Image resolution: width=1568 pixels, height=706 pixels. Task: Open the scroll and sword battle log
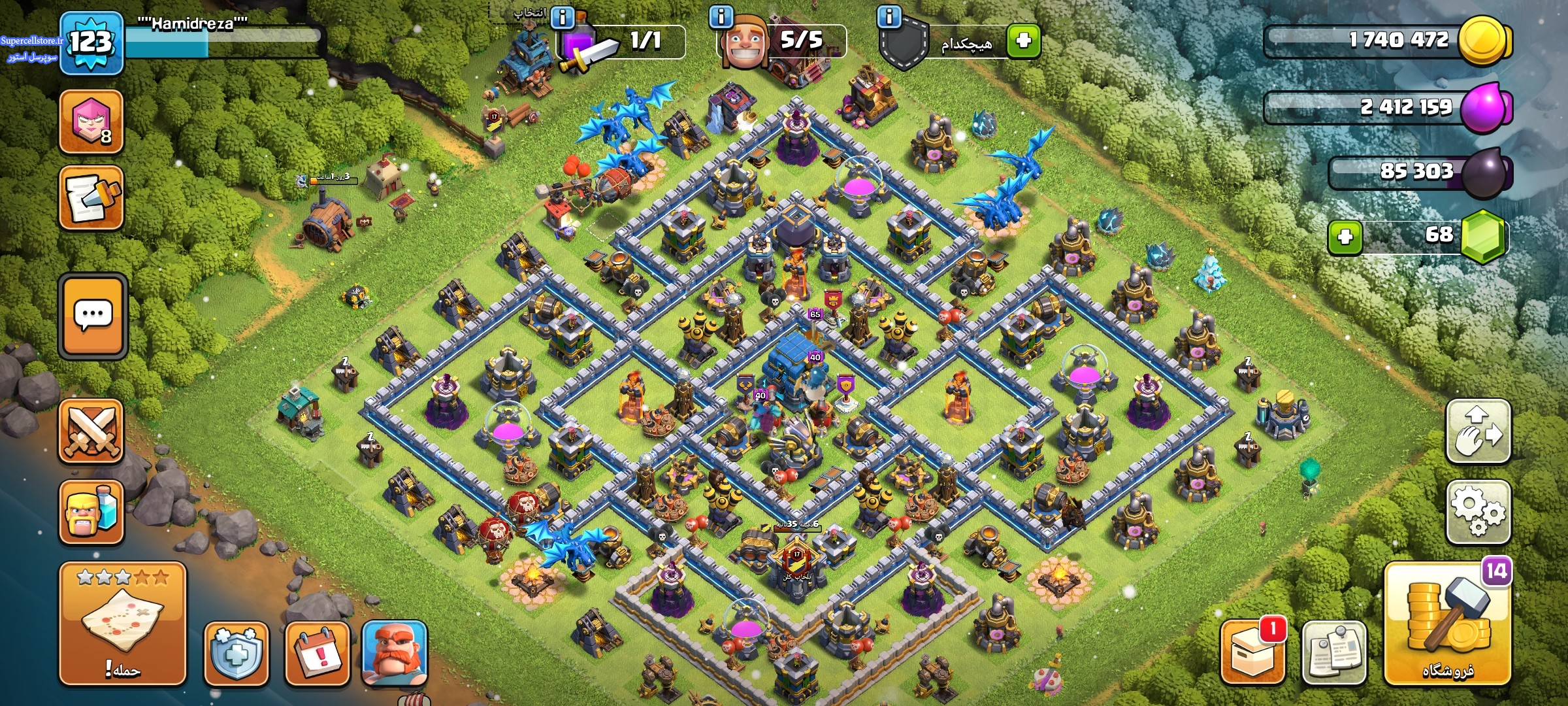click(91, 198)
